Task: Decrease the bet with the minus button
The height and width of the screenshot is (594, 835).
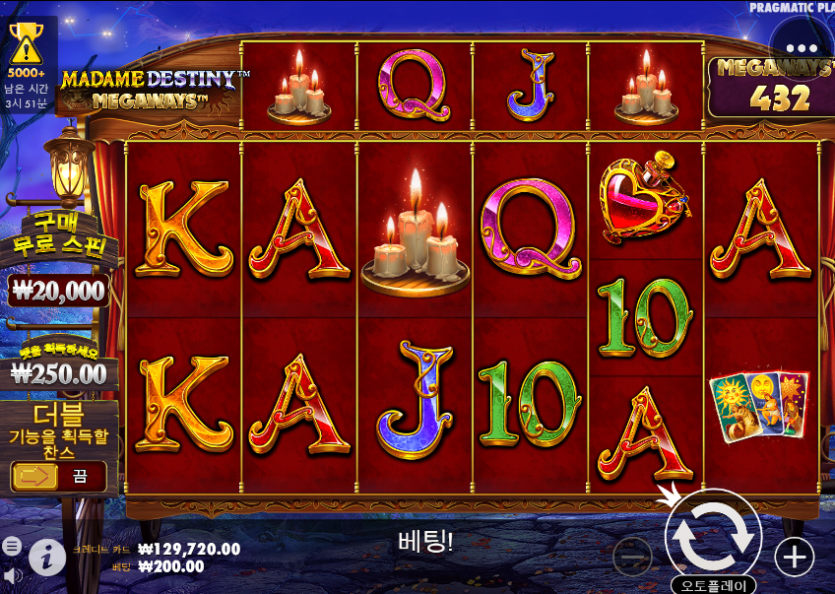Action: click(x=632, y=557)
